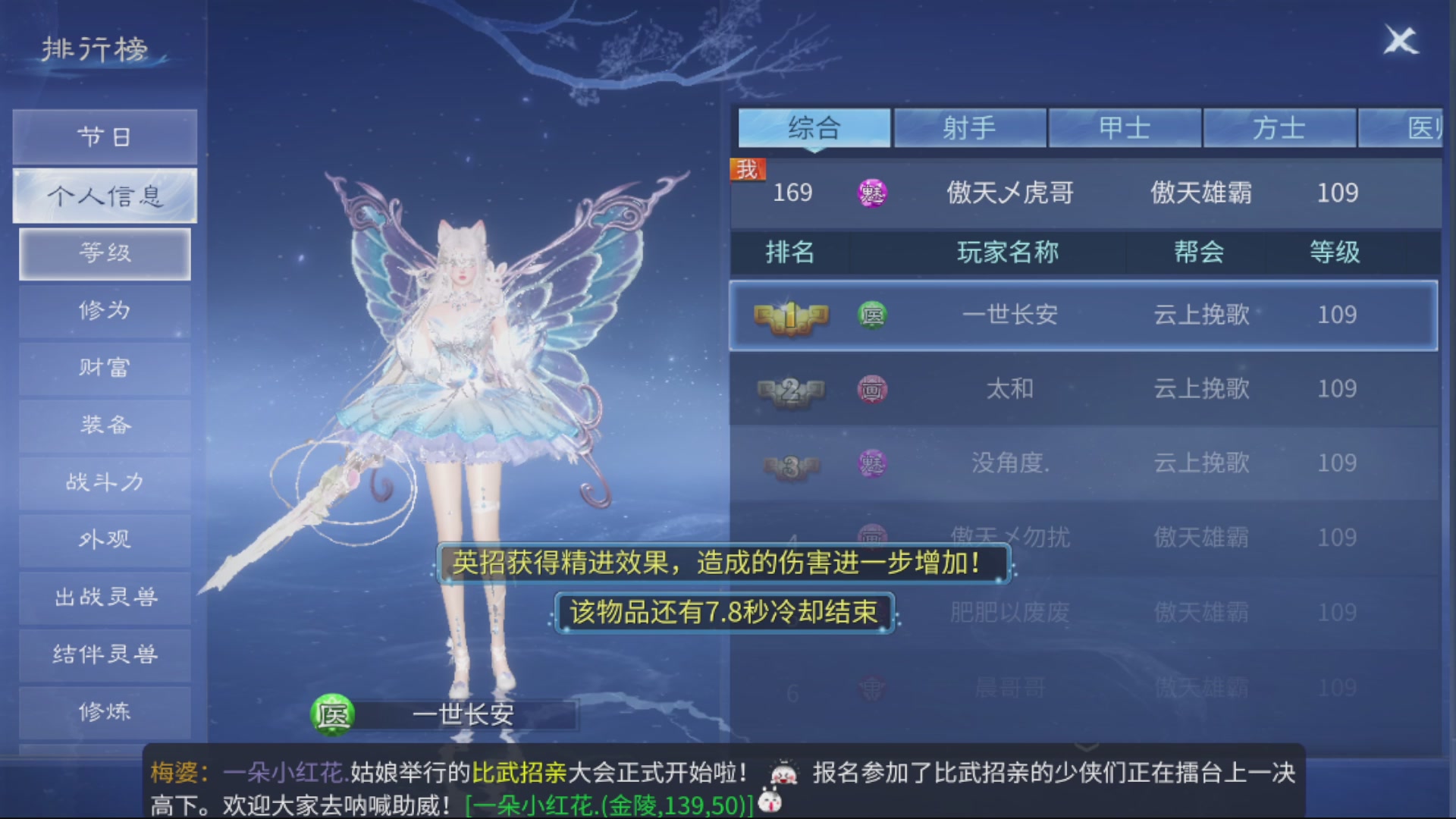Select 战斗力 from the left sidebar
1456x819 pixels.
tap(104, 482)
